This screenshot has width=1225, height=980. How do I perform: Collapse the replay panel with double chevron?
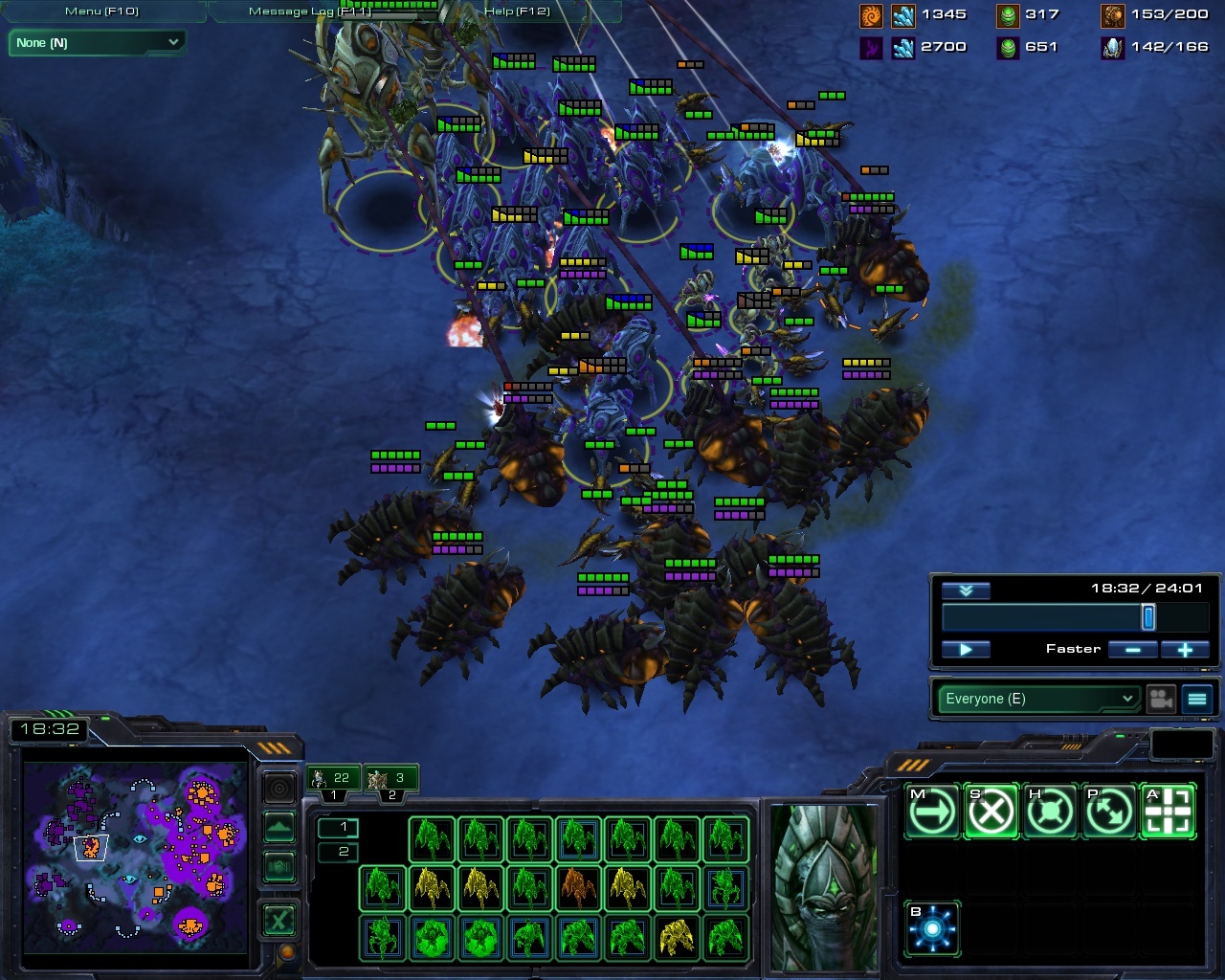pos(966,590)
